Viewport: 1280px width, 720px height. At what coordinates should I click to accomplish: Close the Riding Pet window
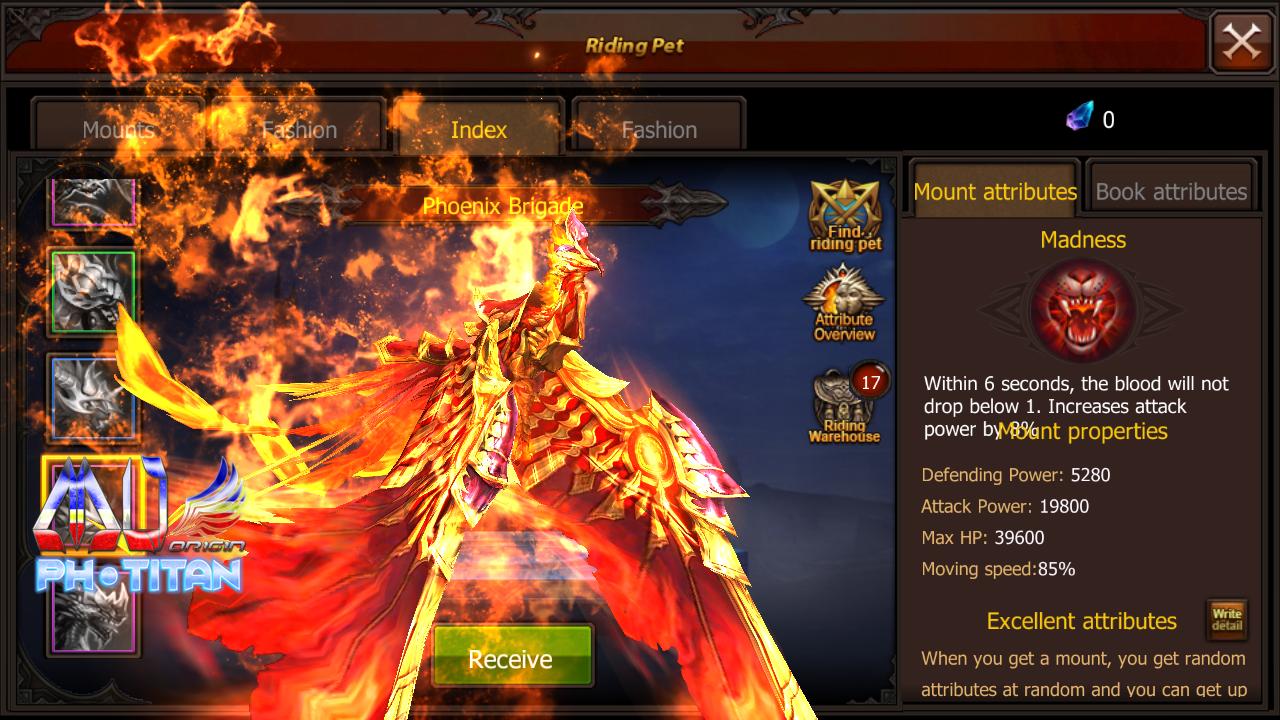[1242, 42]
